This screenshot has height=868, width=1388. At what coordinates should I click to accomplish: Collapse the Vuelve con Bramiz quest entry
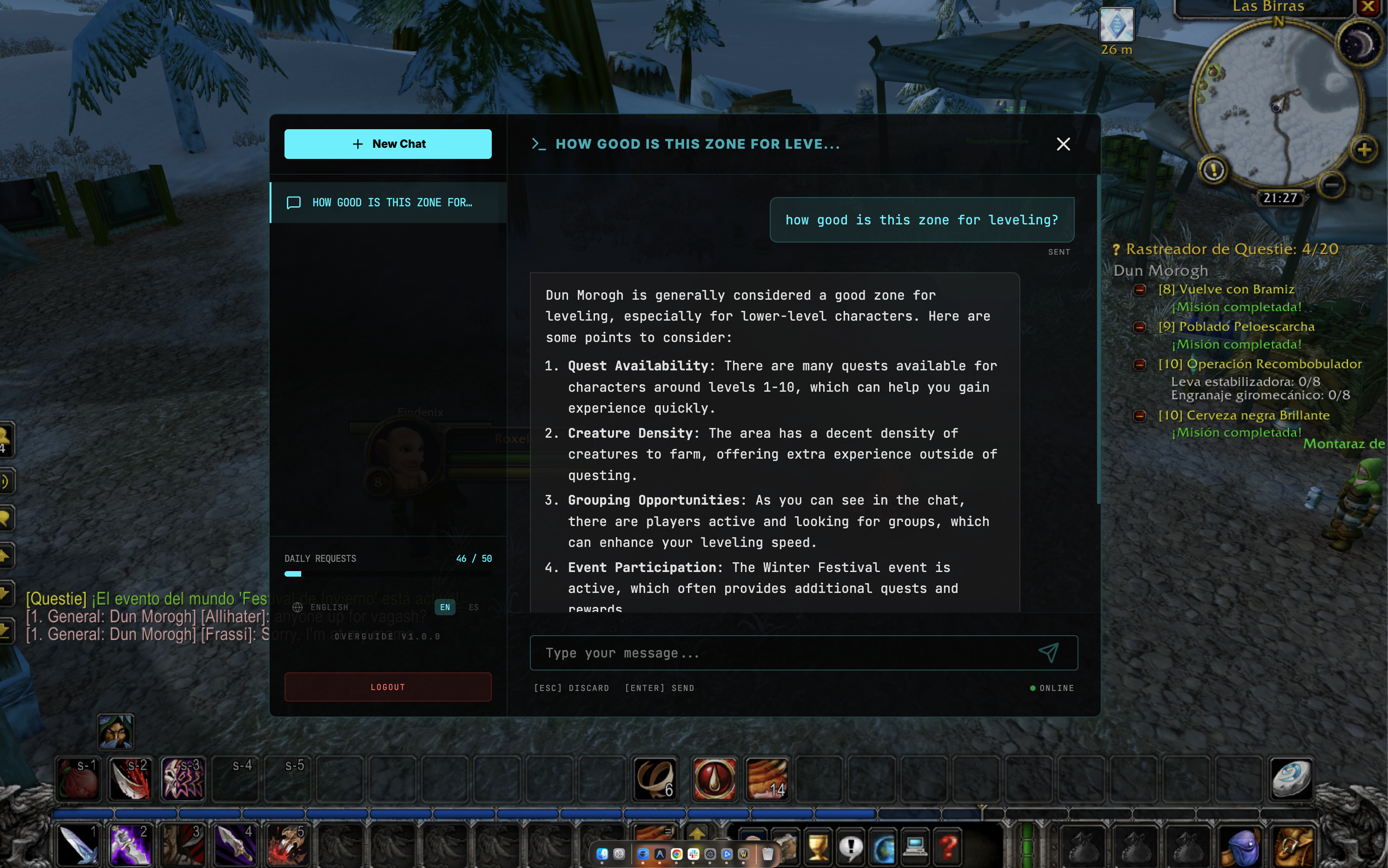point(1141,290)
